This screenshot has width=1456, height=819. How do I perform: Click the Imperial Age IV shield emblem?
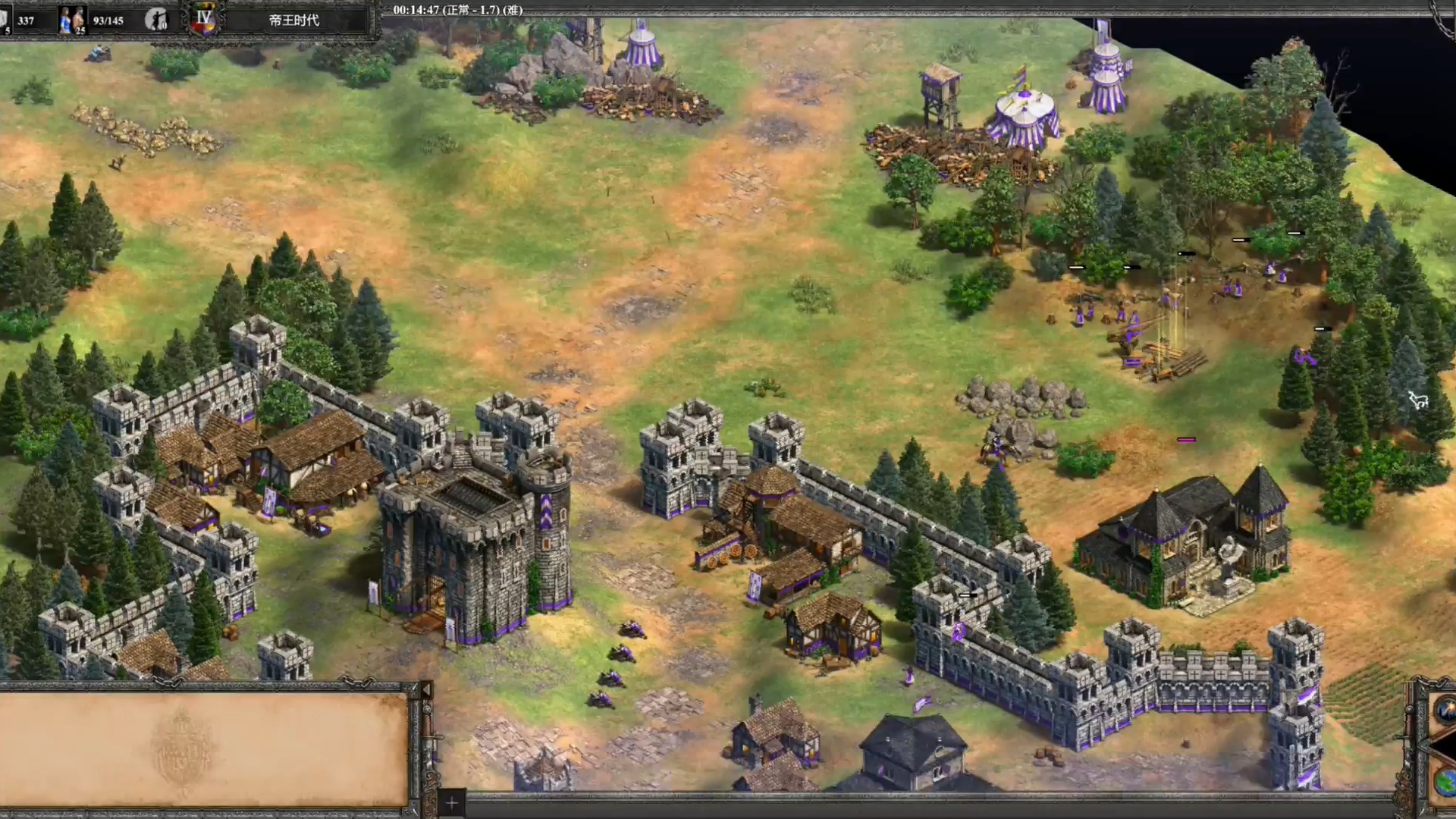203,20
